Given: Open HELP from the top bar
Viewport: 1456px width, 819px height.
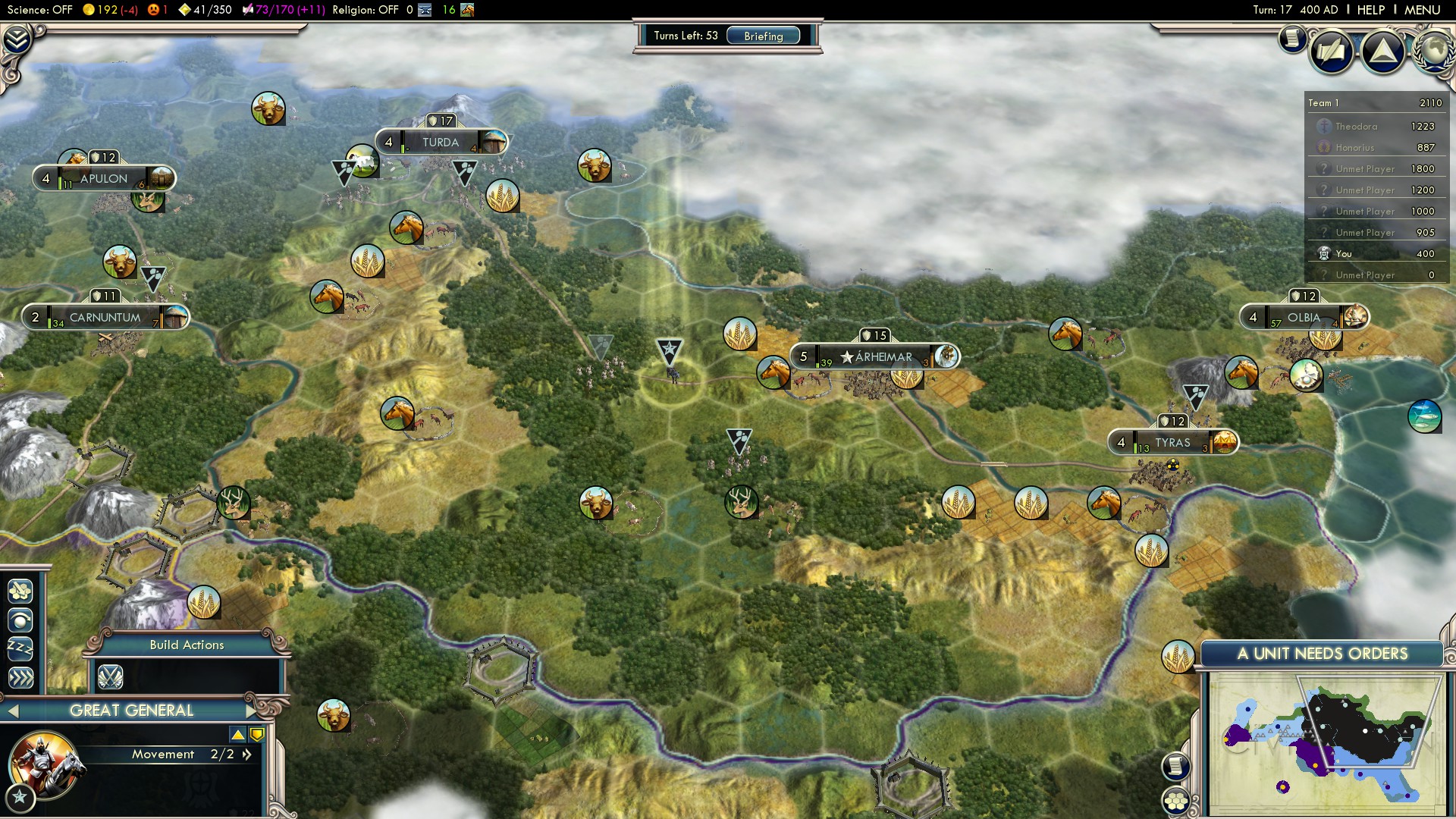Looking at the screenshot, I should [1373, 10].
